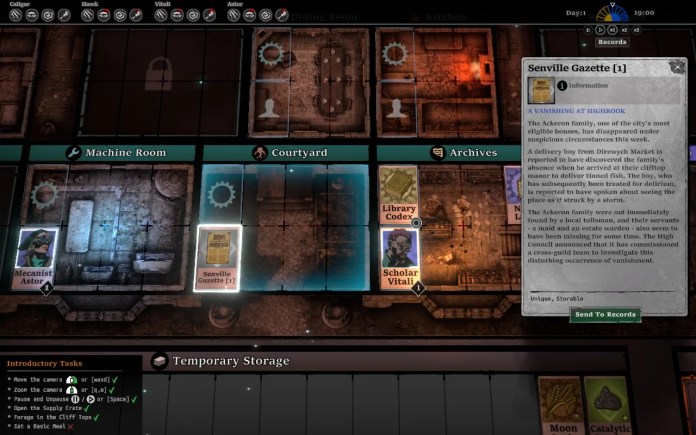Screen dimensions: 696x435
Task: Send the gazette to Records
Action: [606, 314]
